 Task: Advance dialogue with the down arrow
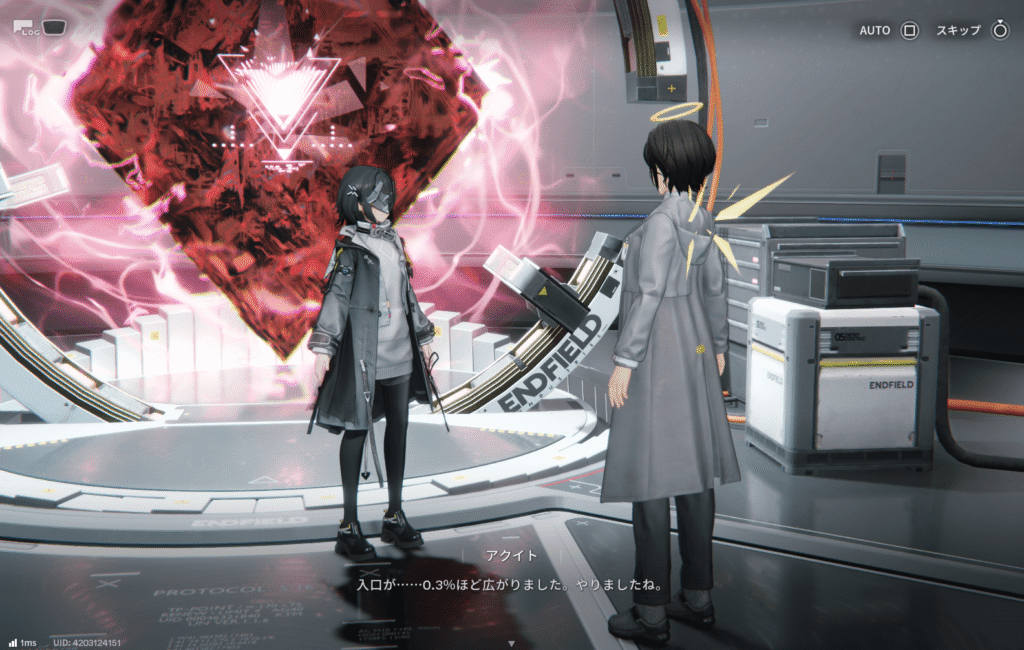tap(512, 643)
